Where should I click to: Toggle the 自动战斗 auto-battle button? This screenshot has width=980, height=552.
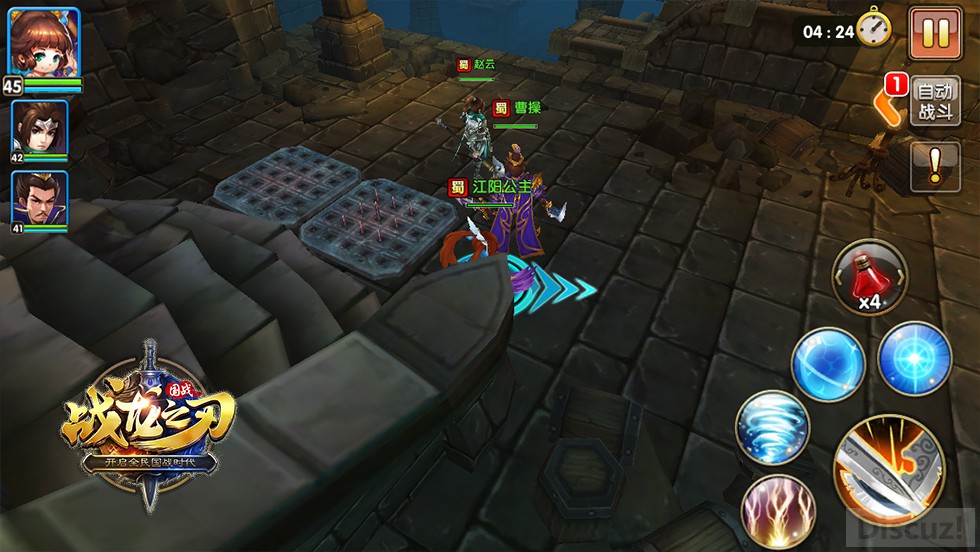tap(935, 100)
